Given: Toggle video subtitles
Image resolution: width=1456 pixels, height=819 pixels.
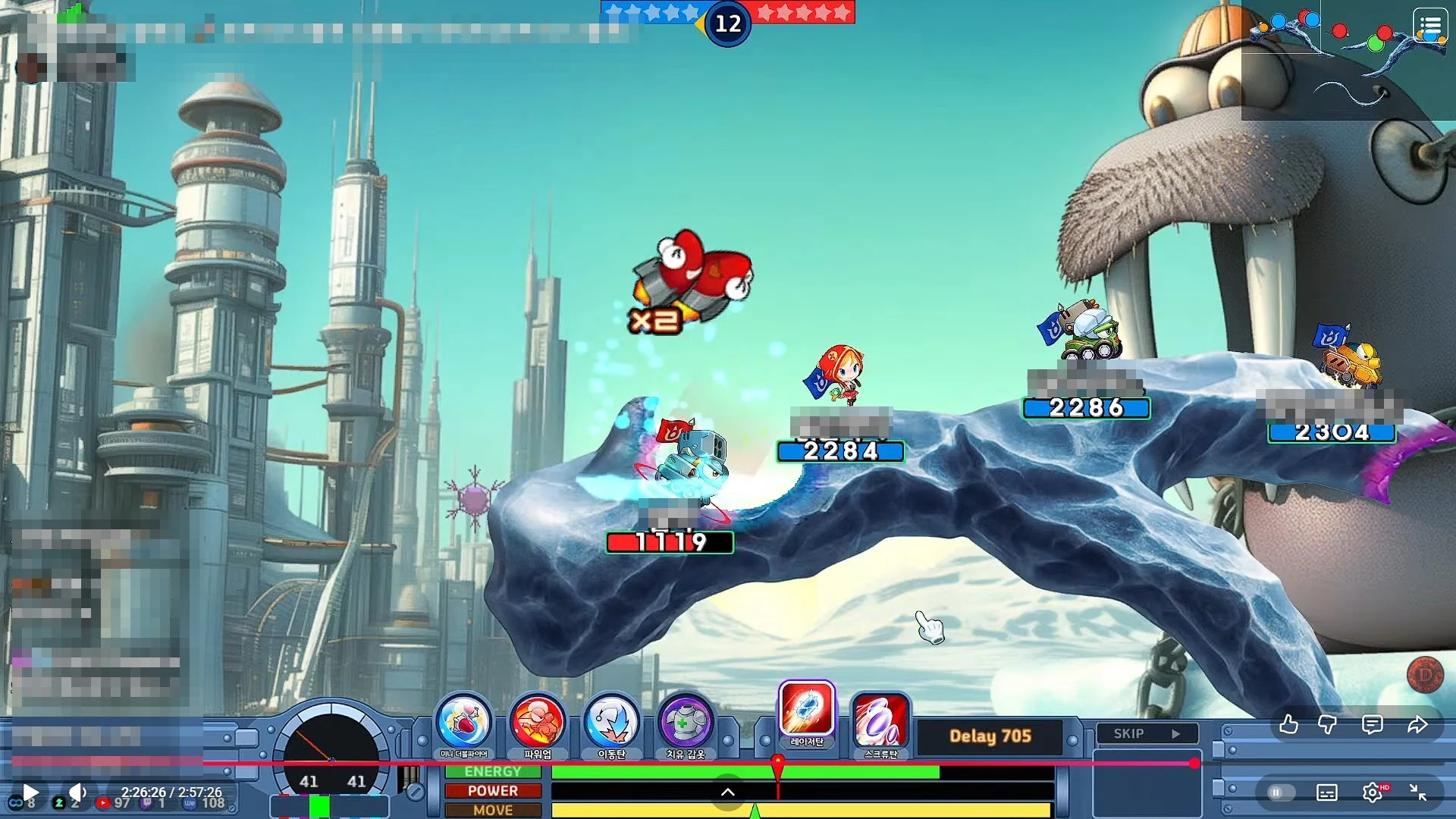Looking at the screenshot, I should (x=1327, y=792).
